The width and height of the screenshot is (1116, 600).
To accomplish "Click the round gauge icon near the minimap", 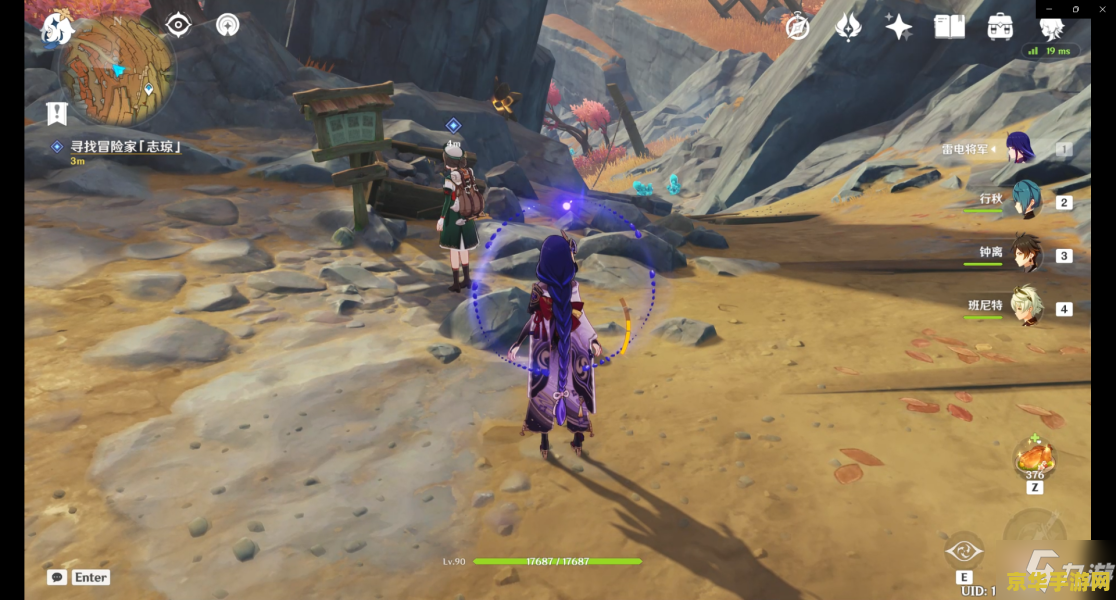I will [228, 25].
